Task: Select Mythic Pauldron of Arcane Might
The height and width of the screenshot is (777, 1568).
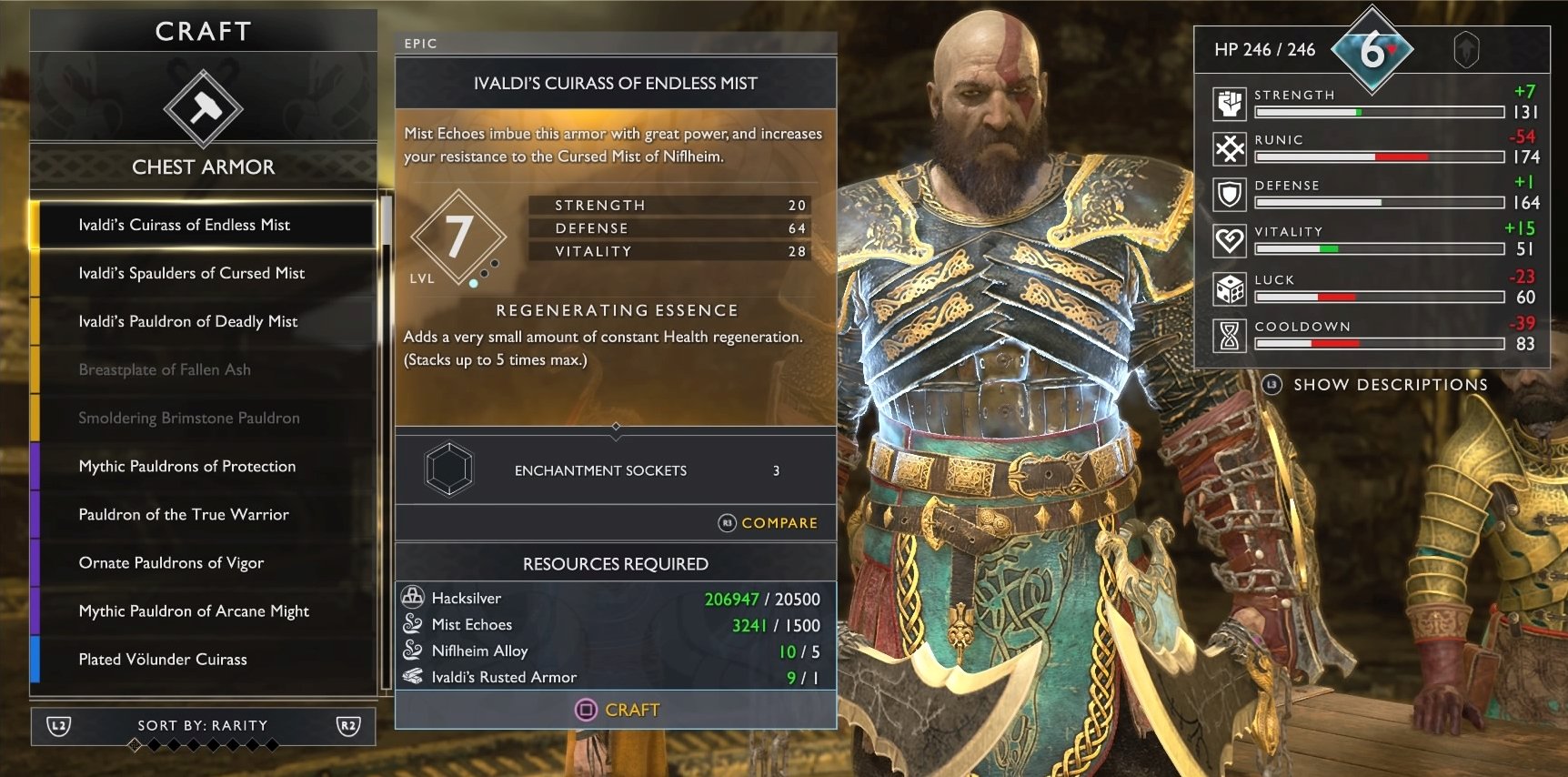Action: (203, 610)
